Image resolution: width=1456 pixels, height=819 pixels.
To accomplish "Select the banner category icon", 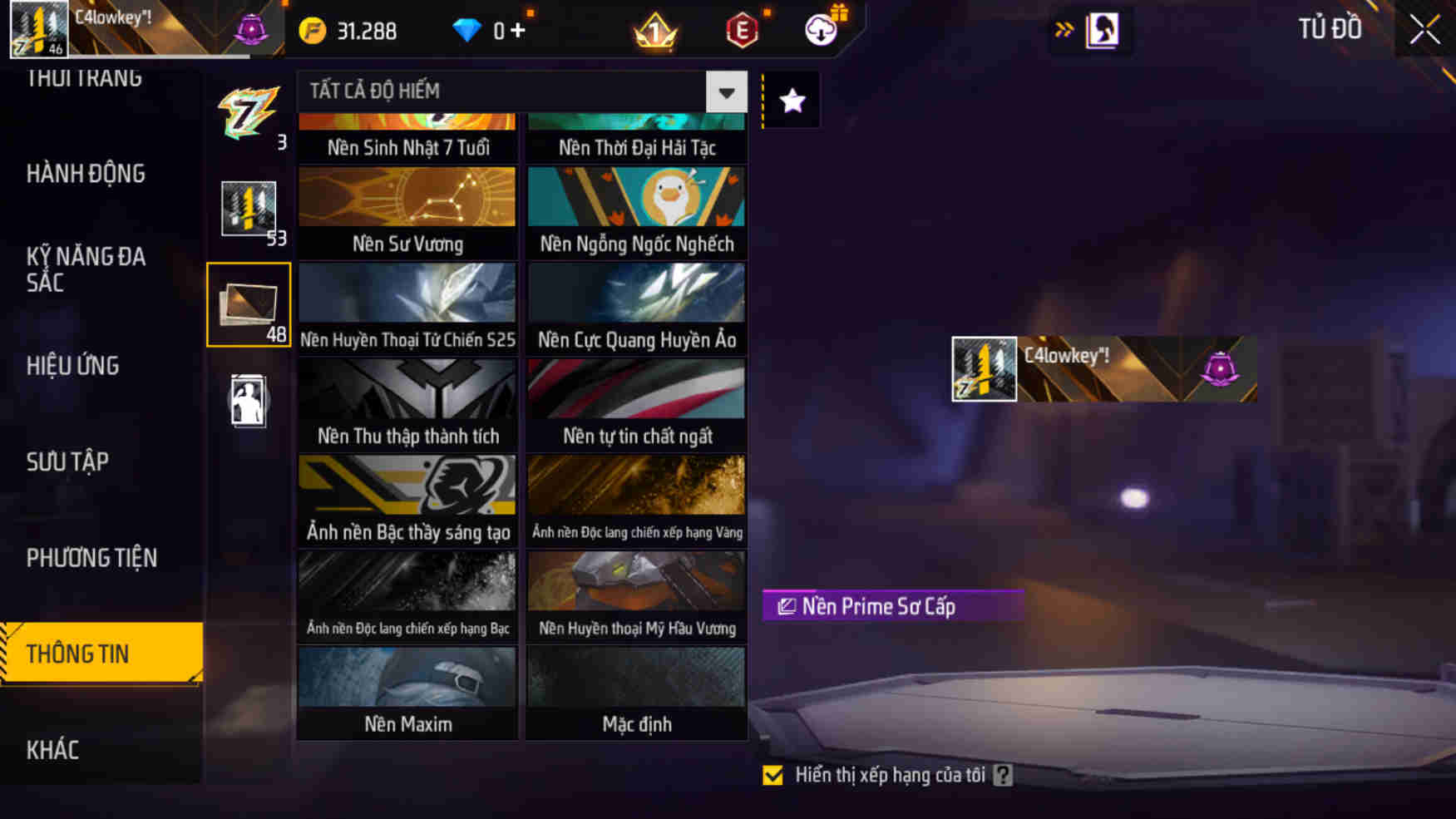I will 248,208.
